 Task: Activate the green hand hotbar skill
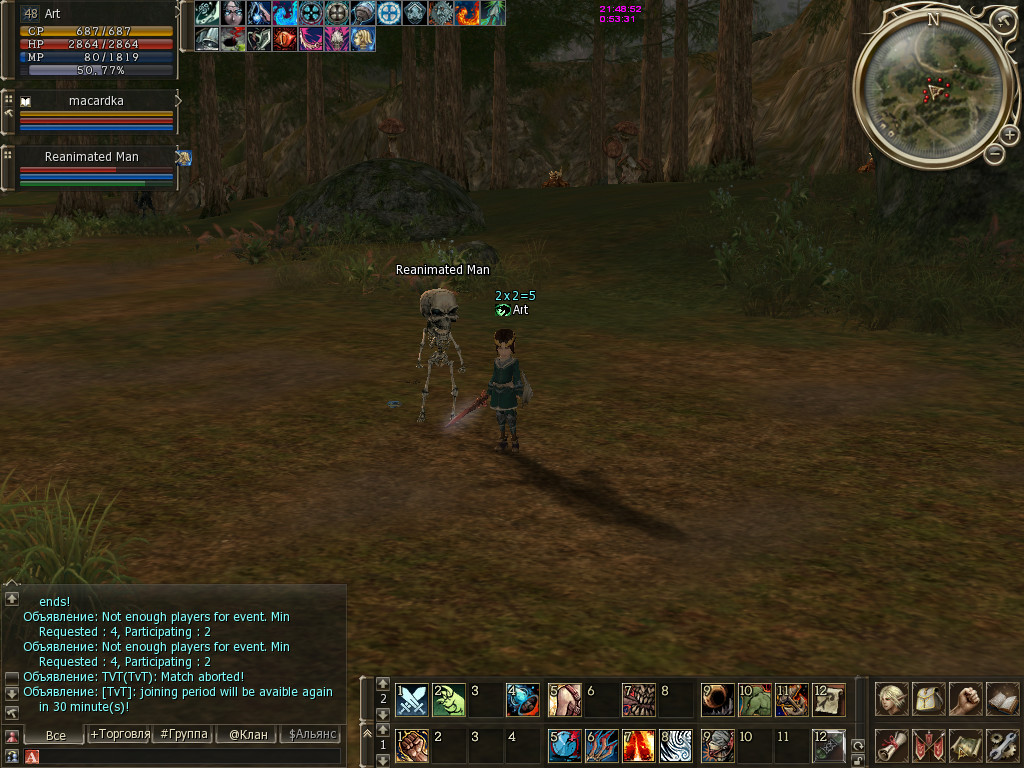pos(449,700)
